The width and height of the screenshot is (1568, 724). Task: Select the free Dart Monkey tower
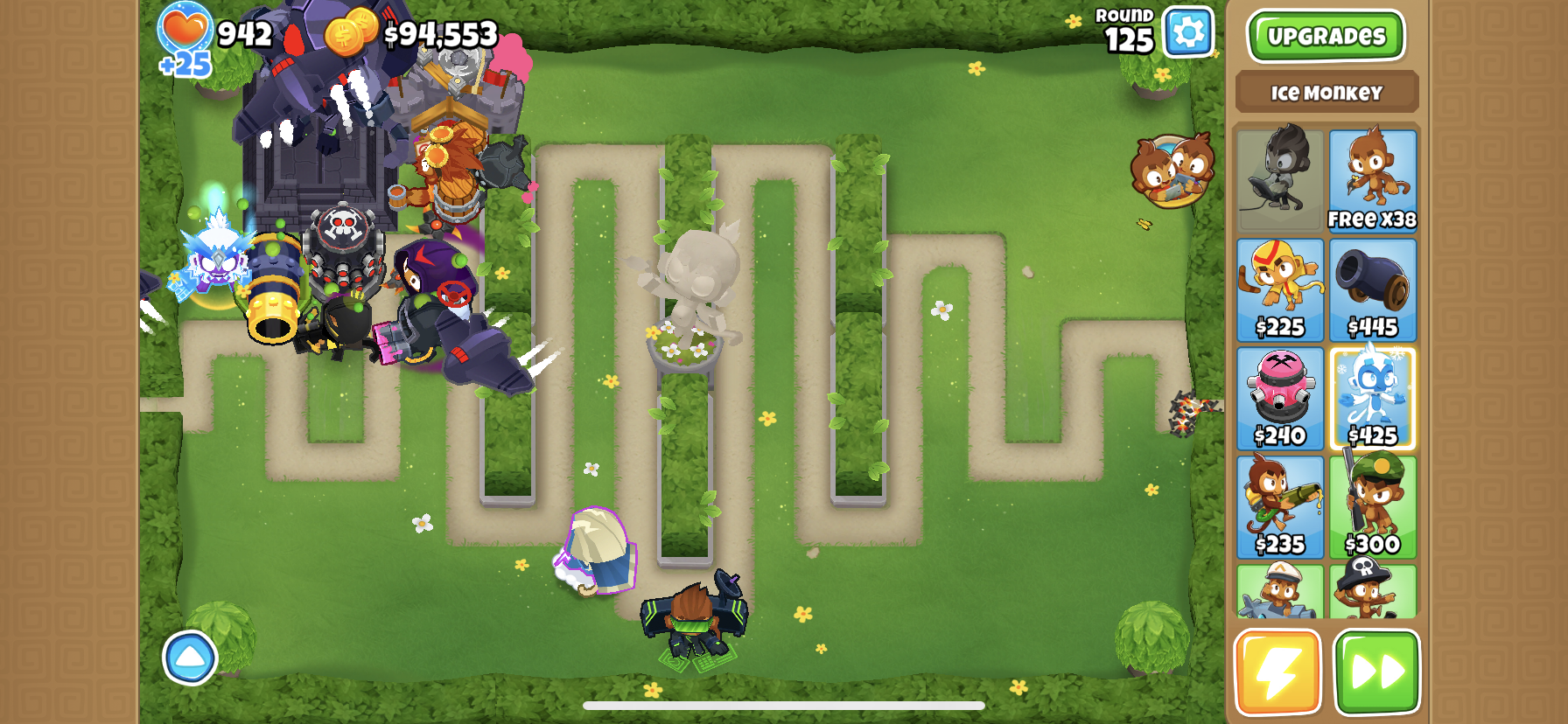(x=1372, y=180)
